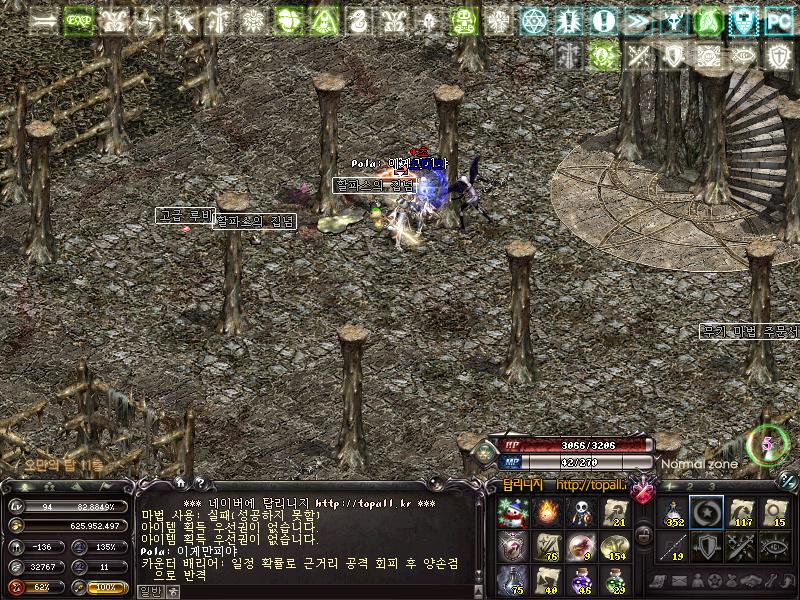Image resolution: width=800 pixels, height=600 pixels.
Task: Select the highlighted crescent star skill
Action: coord(706,514)
